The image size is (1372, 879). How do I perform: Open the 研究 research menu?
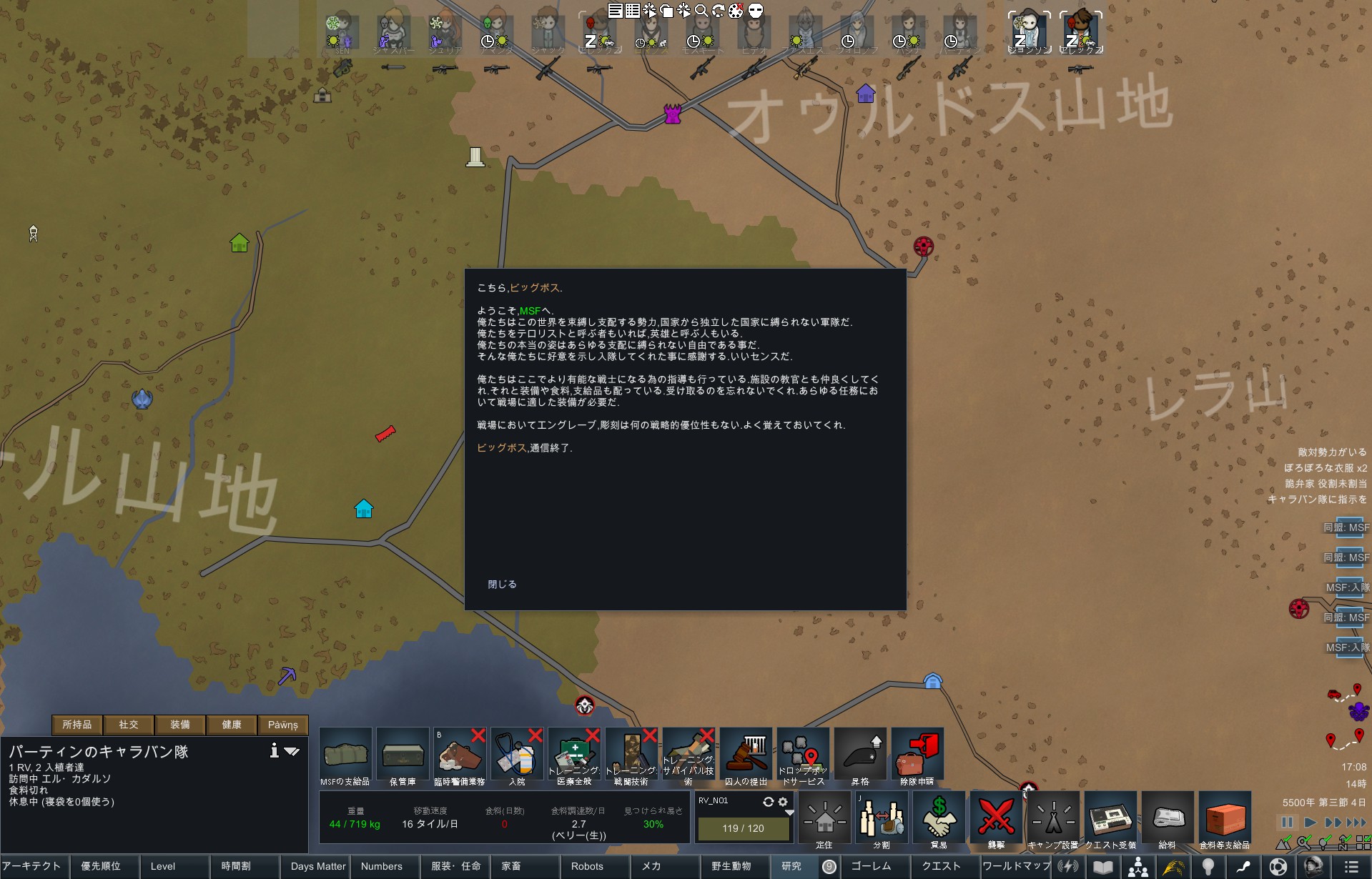coord(791,866)
